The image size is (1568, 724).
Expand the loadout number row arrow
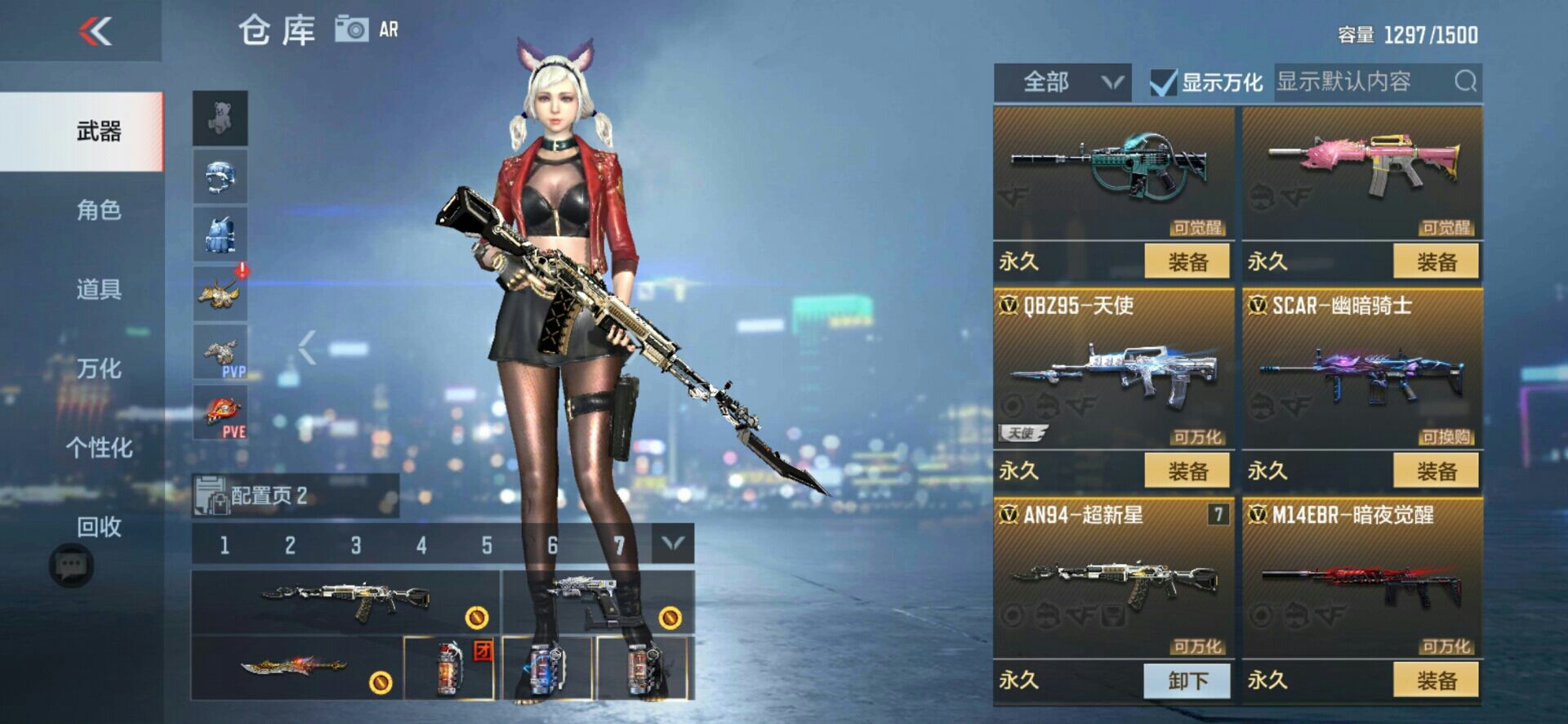[673, 544]
